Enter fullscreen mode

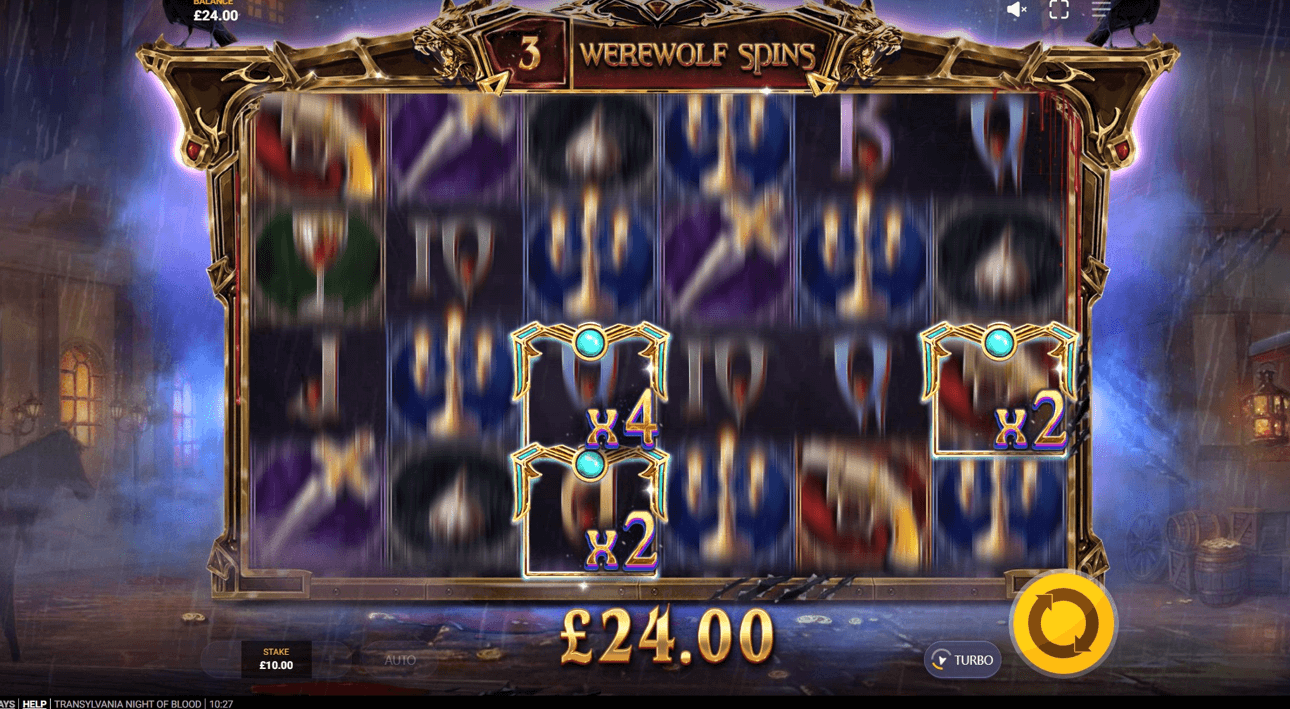pyautogui.click(x=1059, y=10)
